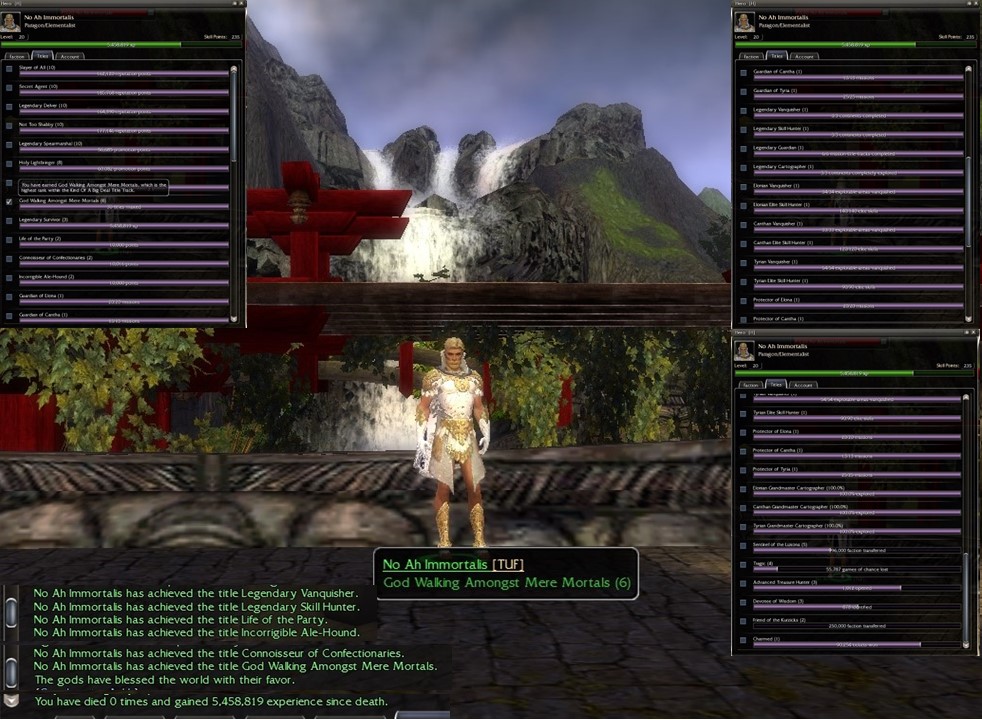
Task: Toggle the Holy Lightbringer title checkbox
Action: point(10,163)
